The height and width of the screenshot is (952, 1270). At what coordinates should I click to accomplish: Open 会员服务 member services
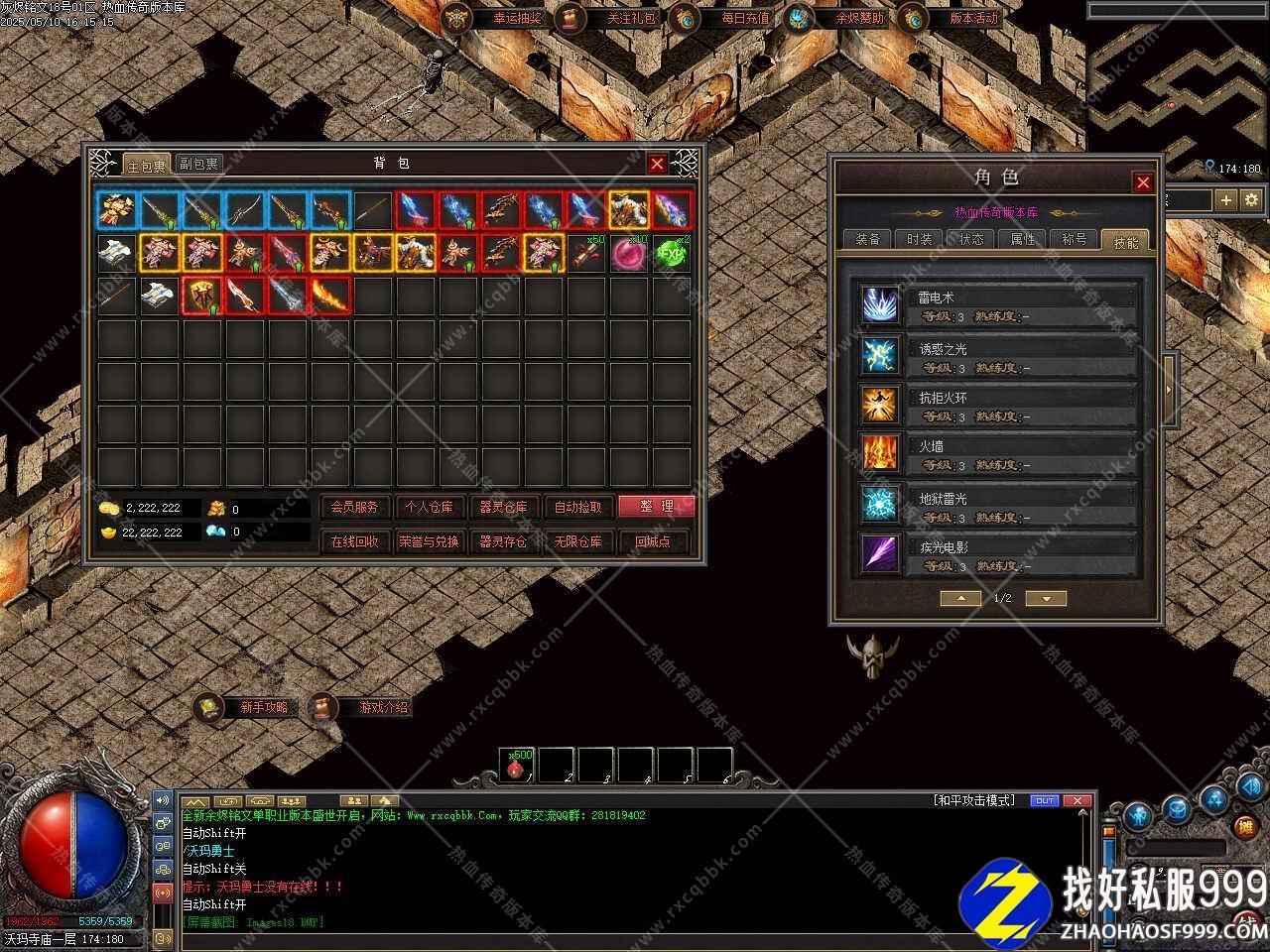[354, 507]
